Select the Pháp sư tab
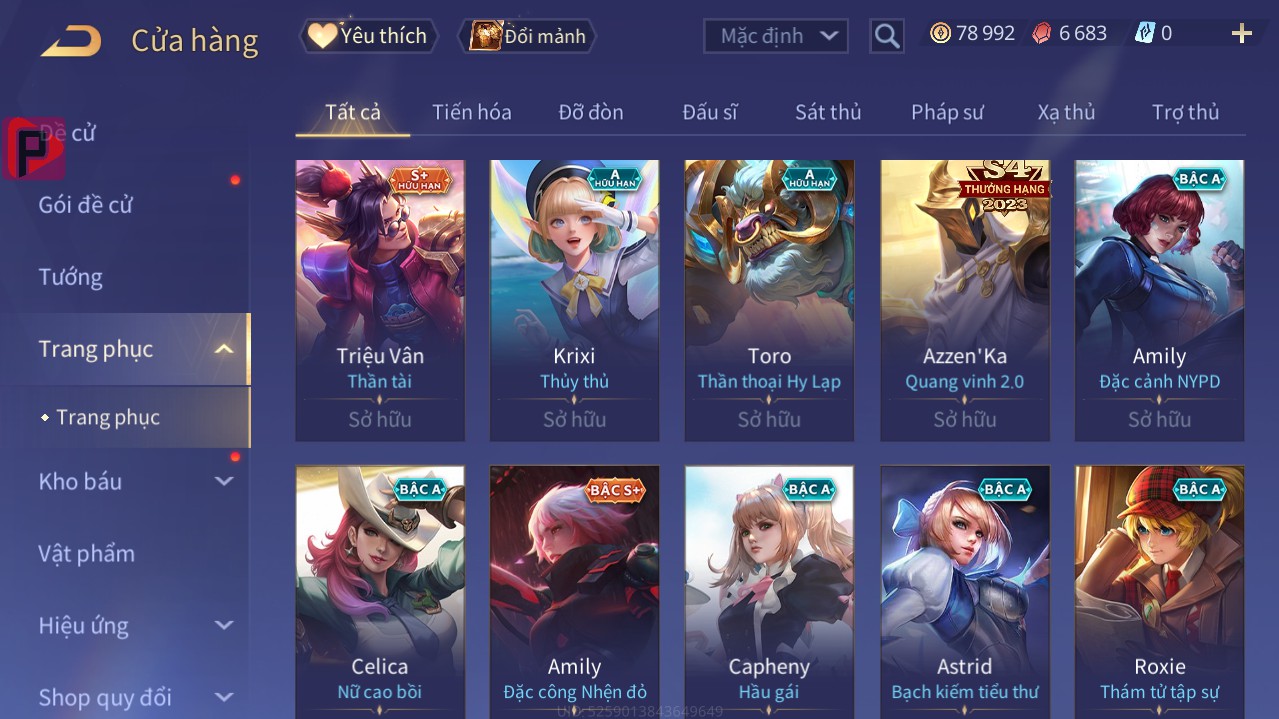Image resolution: width=1279 pixels, height=719 pixels. tap(947, 112)
